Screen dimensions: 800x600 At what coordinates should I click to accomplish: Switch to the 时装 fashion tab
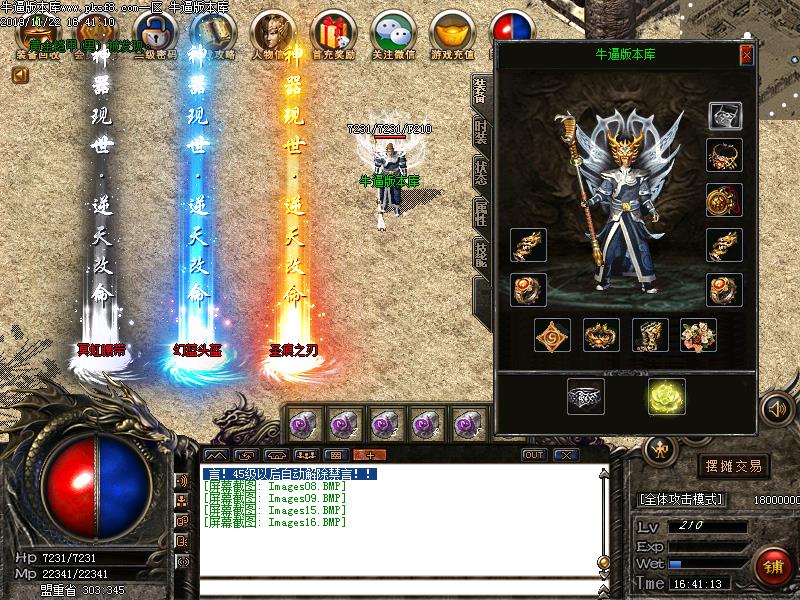(481, 134)
